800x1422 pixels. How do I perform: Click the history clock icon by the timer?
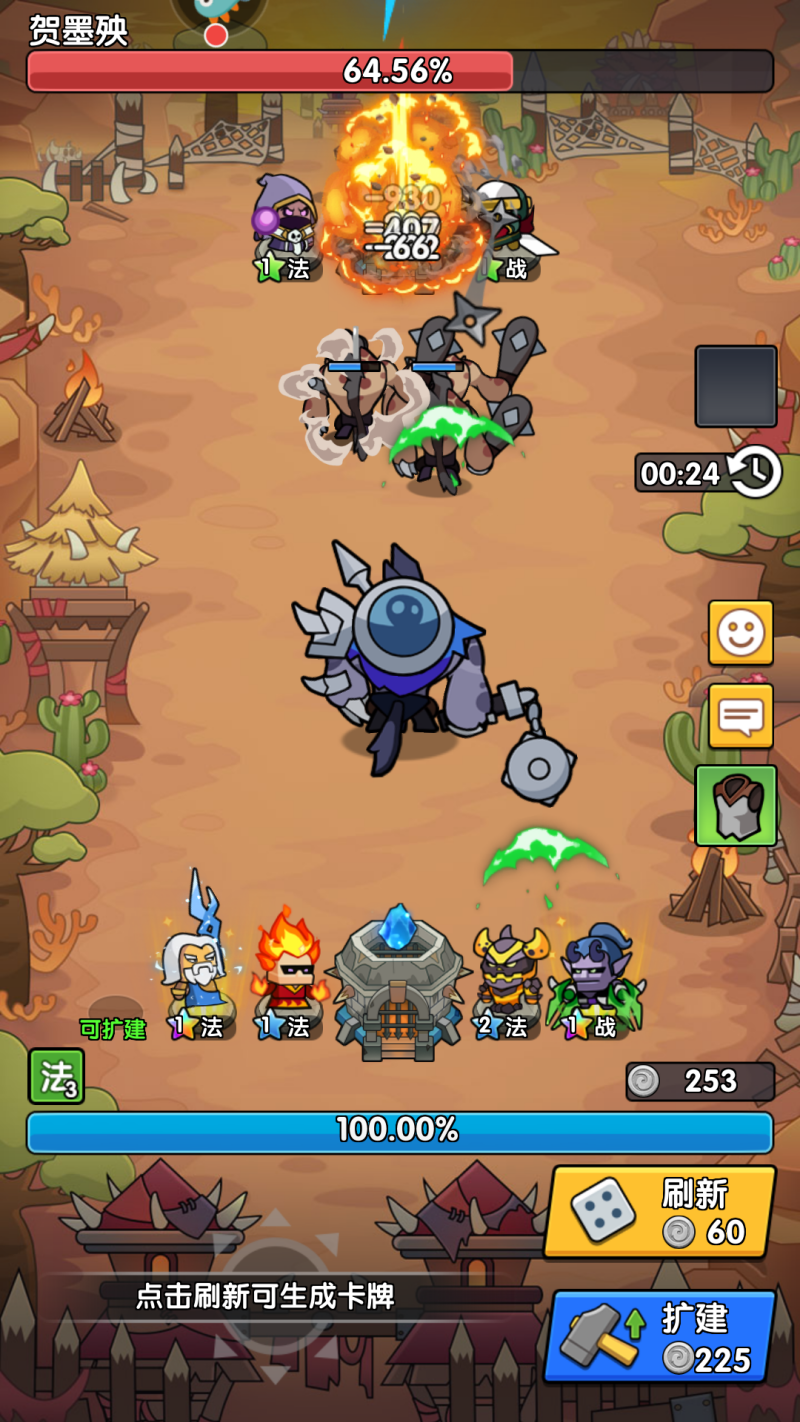(755, 472)
